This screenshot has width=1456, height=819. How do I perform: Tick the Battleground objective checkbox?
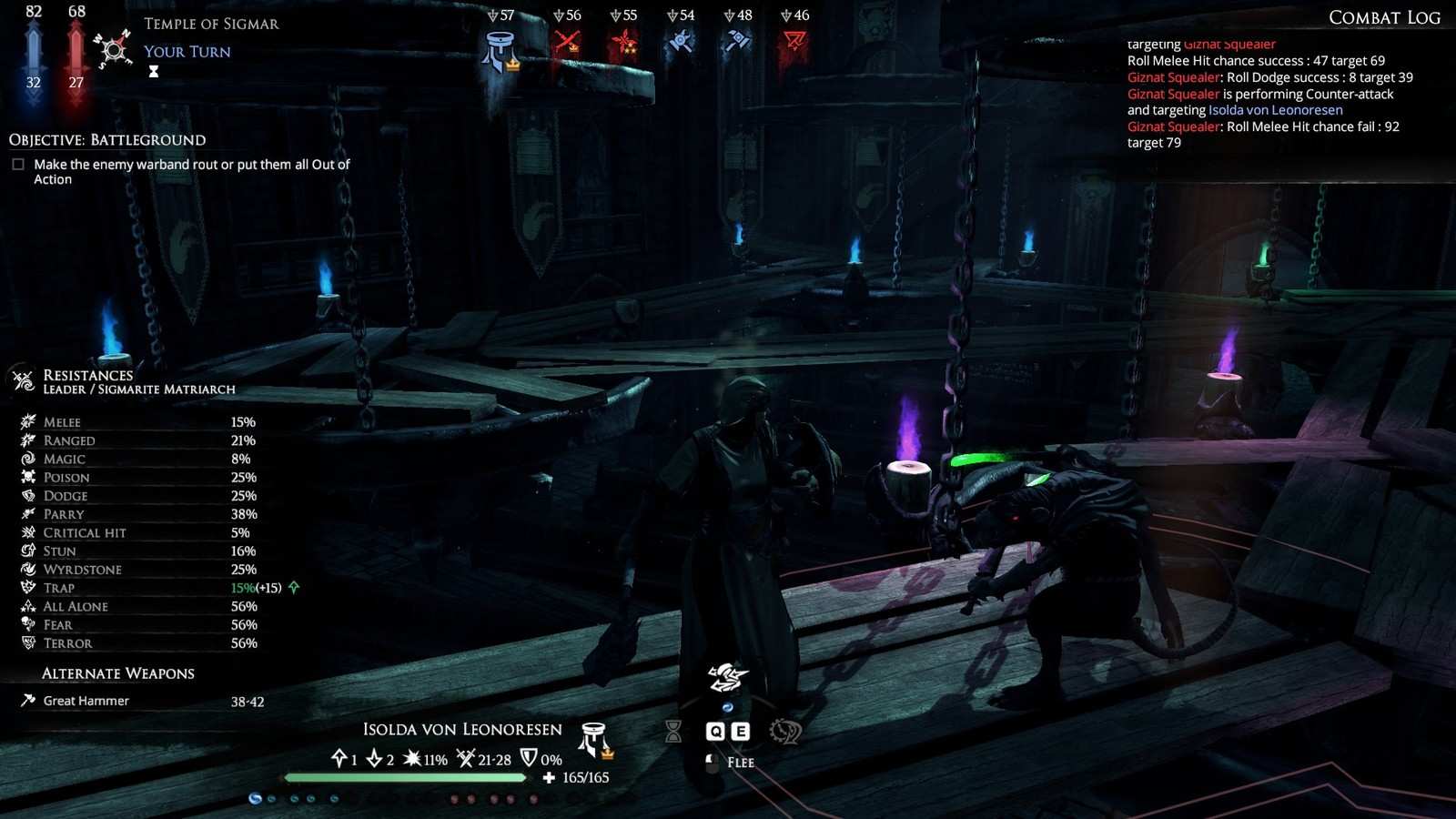[x=18, y=165]
